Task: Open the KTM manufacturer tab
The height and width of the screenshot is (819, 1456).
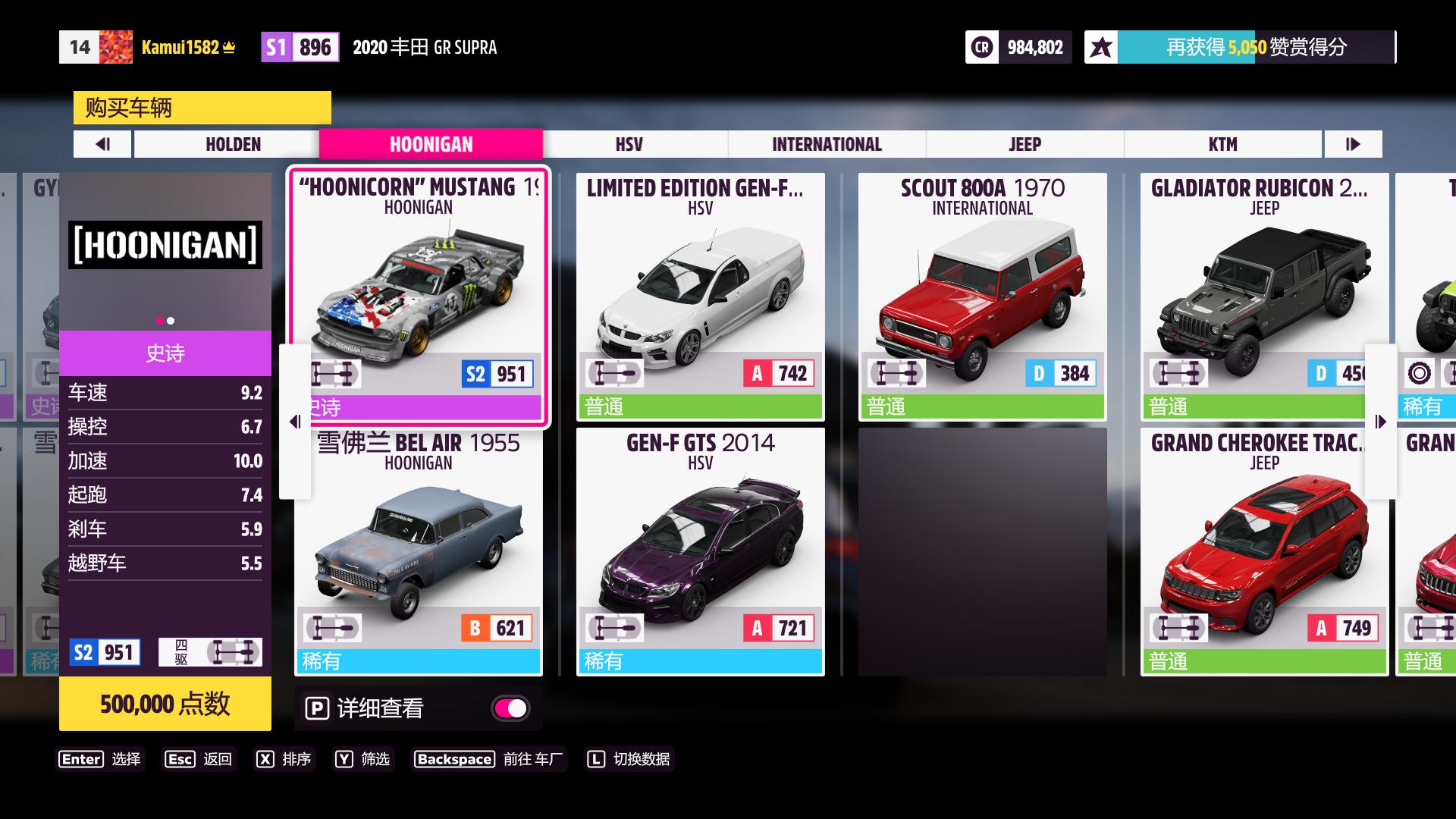Action: (x=1222, y=144)
